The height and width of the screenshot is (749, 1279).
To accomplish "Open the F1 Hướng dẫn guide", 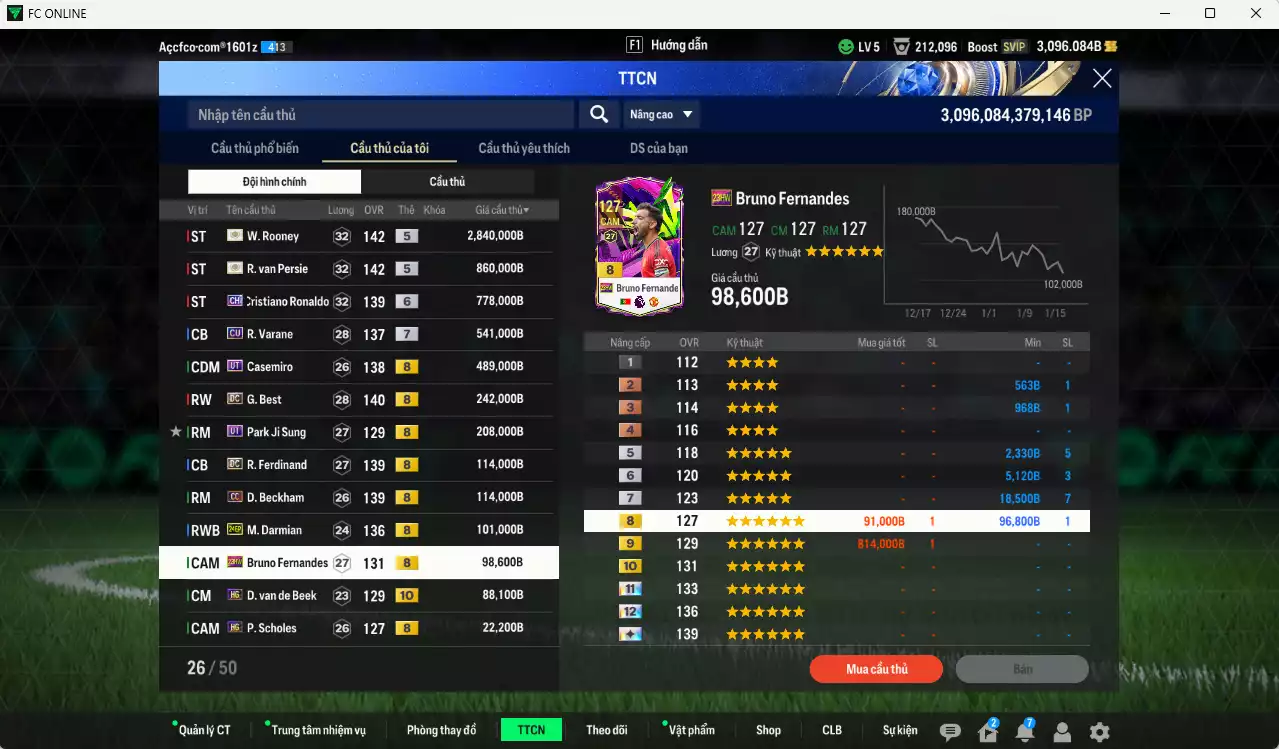I will tap(667, 46).
